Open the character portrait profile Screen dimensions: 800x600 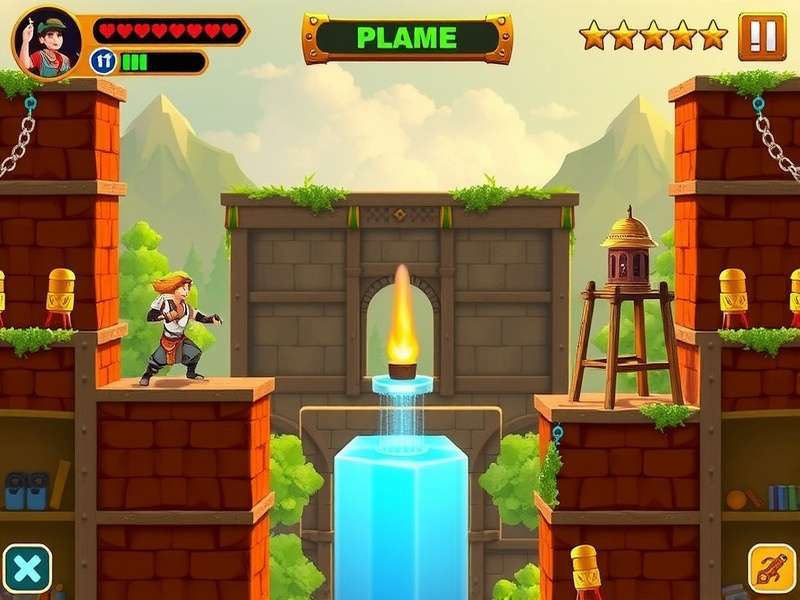click(x=46, y=41)
